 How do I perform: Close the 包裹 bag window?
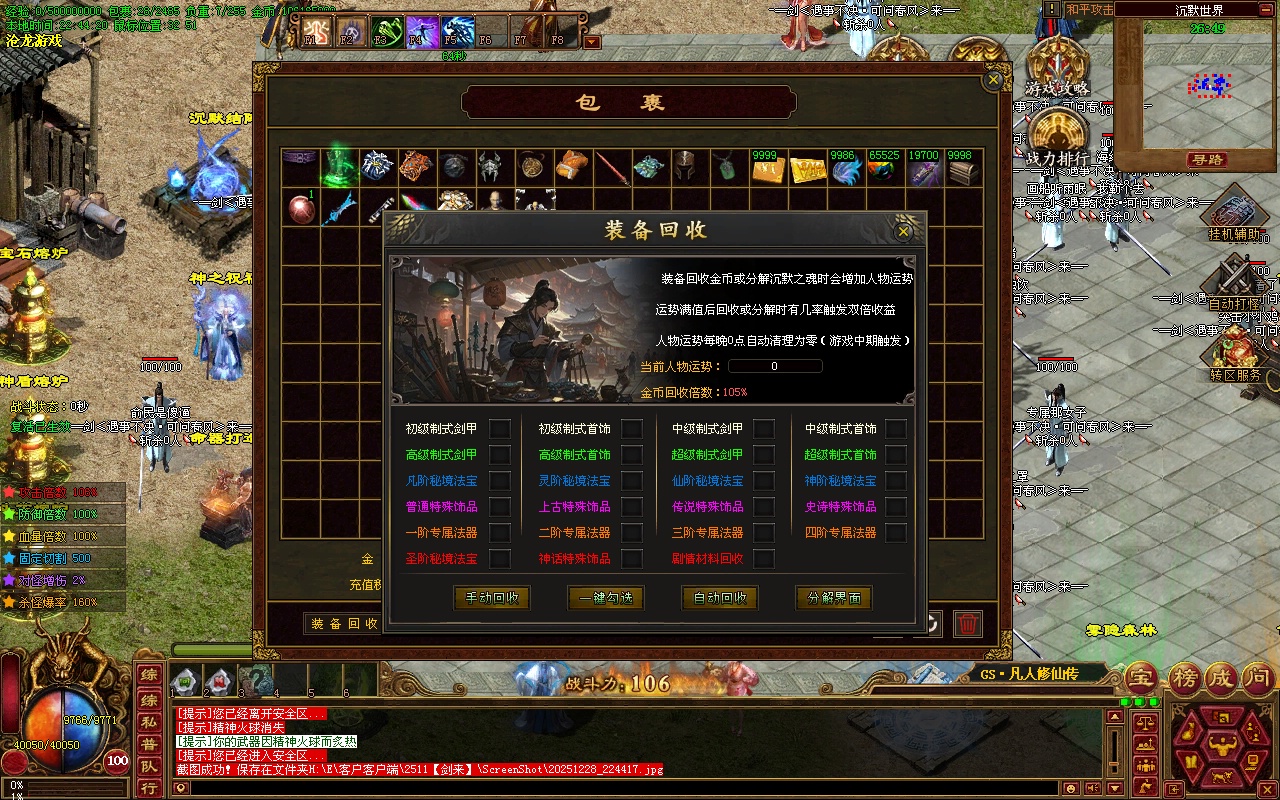993,79
